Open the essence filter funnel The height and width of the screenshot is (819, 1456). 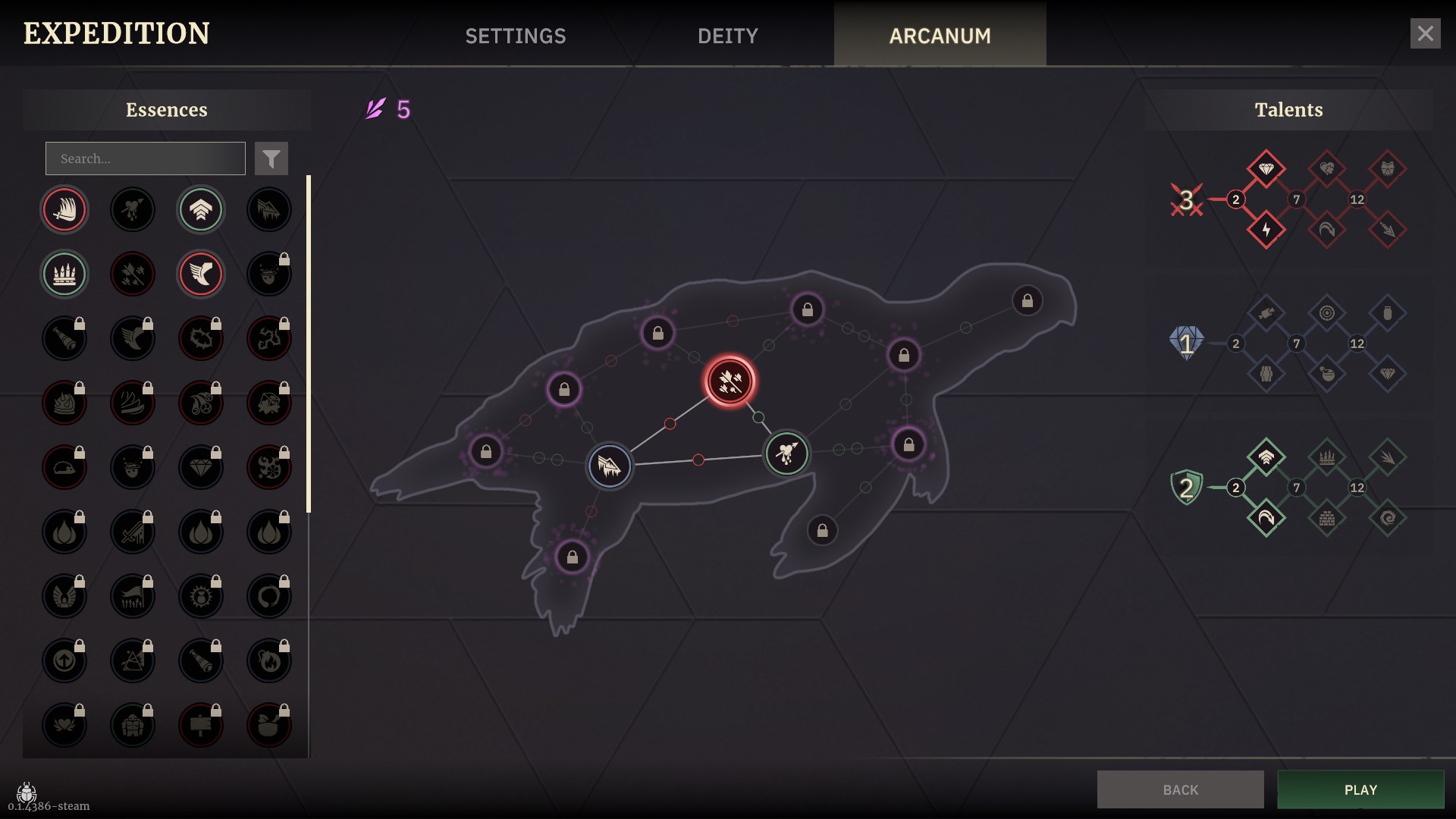271,158
